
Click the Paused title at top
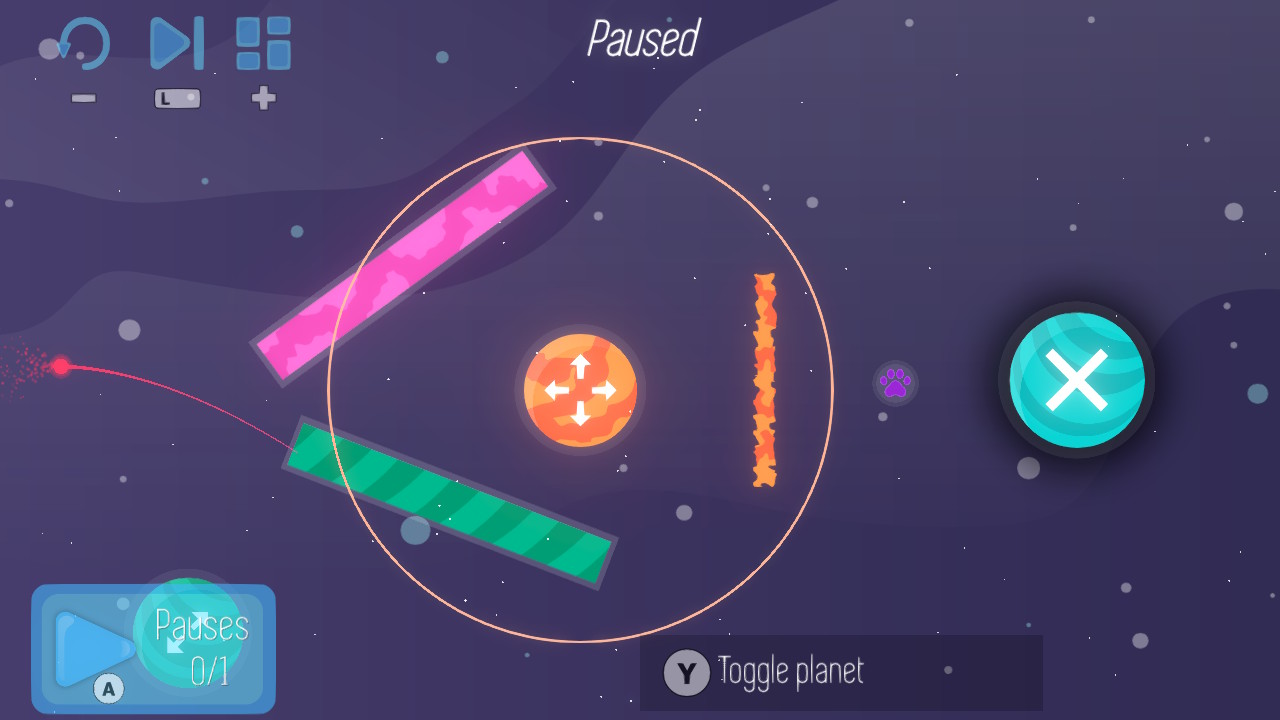coord(643,40)
